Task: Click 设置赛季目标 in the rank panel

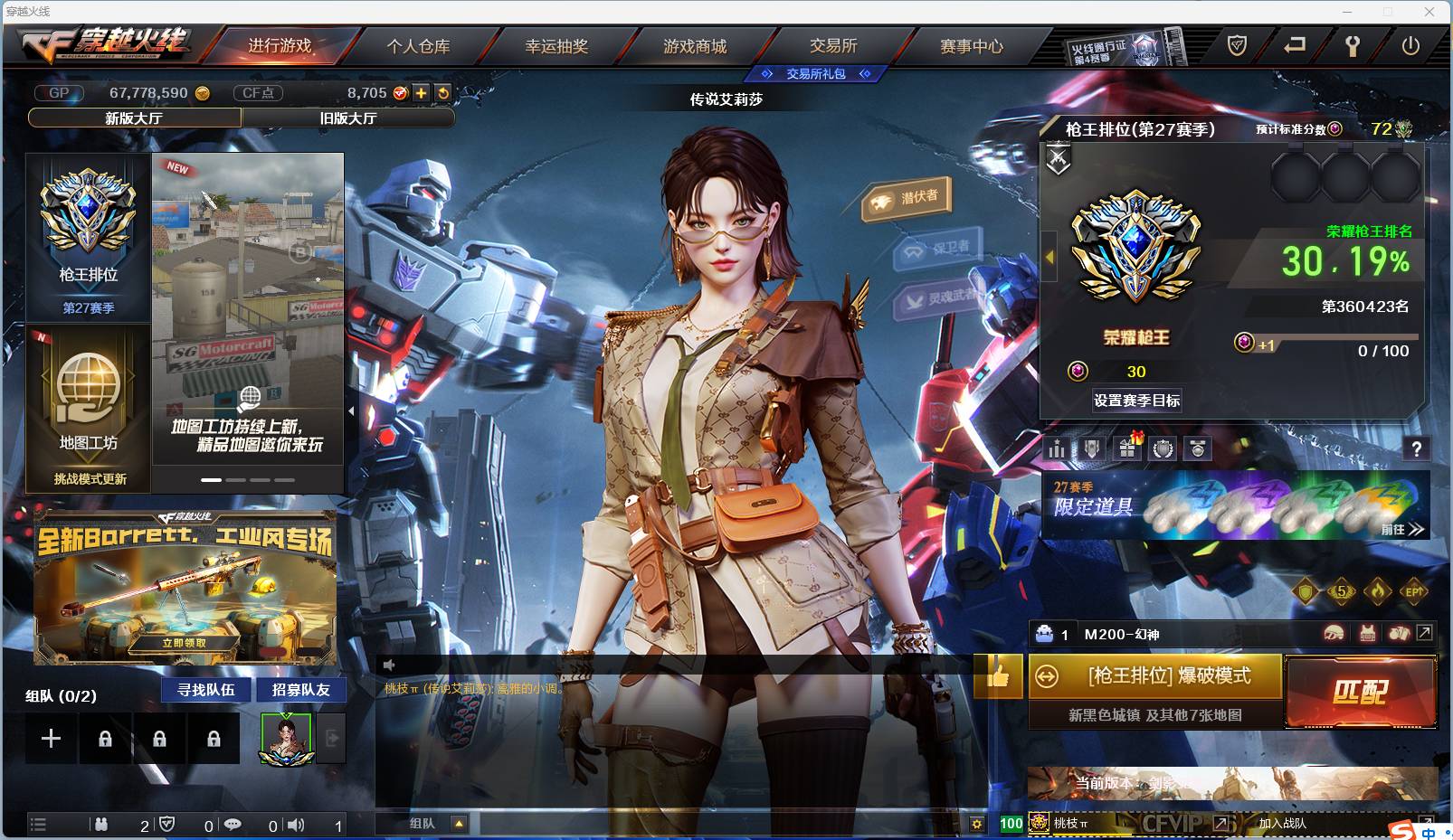Action: [1135, 400]
